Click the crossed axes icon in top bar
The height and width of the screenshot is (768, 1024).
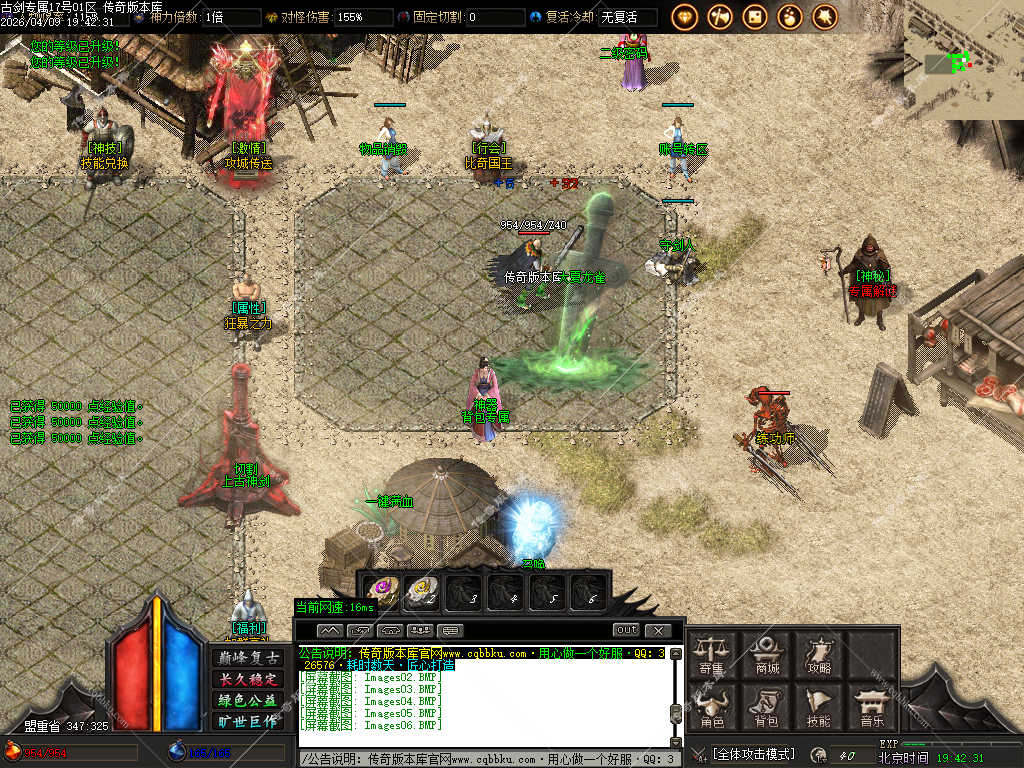click(720, 16)
